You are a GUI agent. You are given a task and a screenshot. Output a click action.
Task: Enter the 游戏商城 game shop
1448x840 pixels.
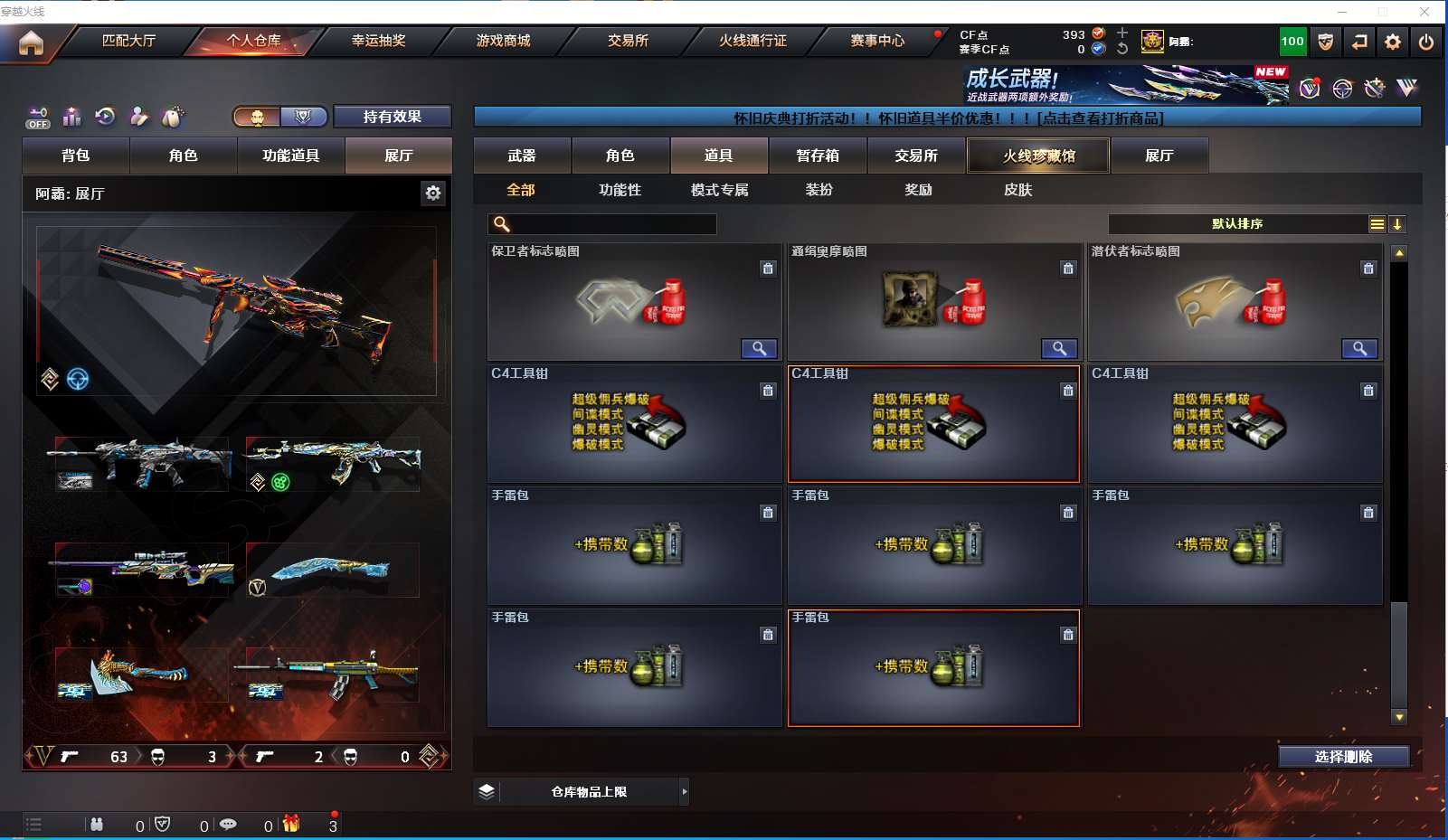(x=503, y=41)
